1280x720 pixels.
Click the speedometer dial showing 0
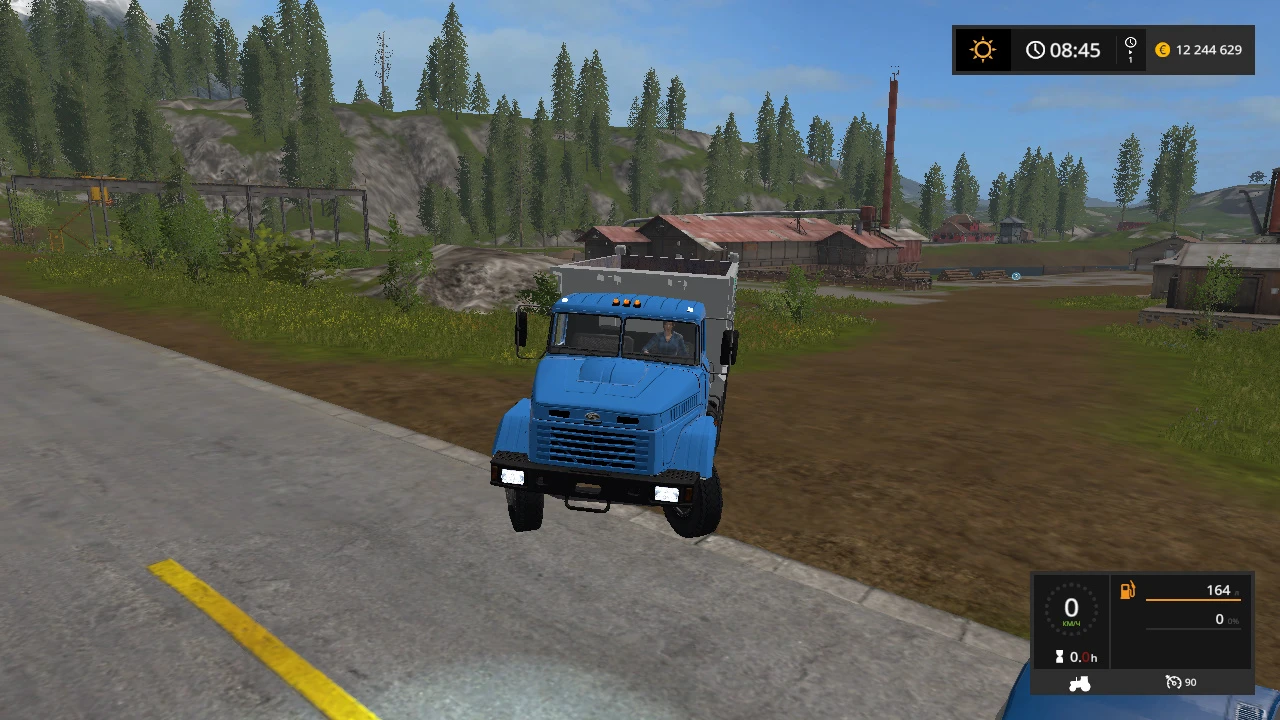tap(1071, 608)
